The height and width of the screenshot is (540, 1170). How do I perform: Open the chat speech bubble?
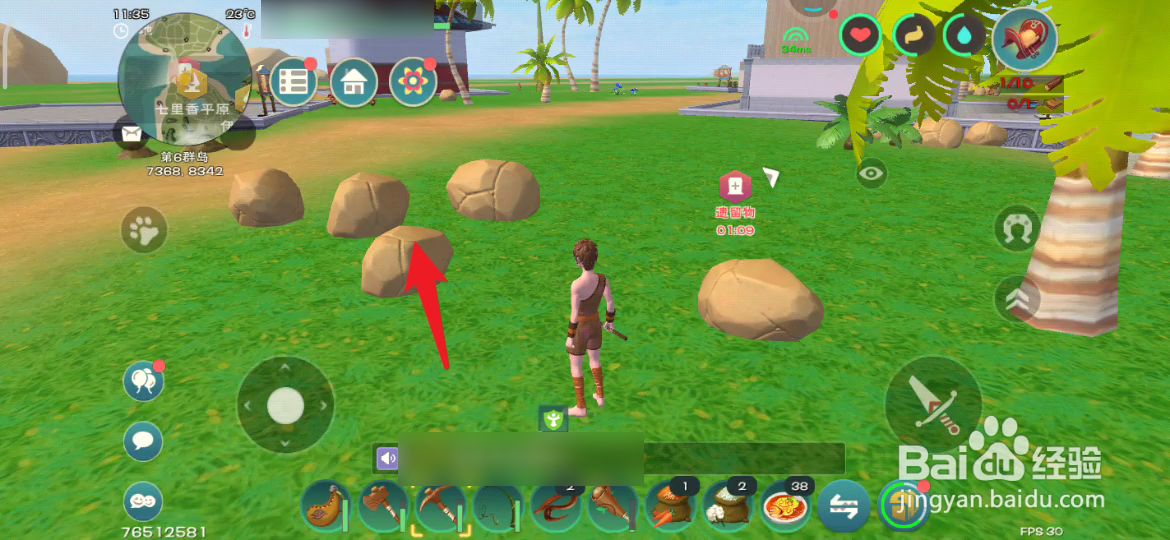(143, 440)
